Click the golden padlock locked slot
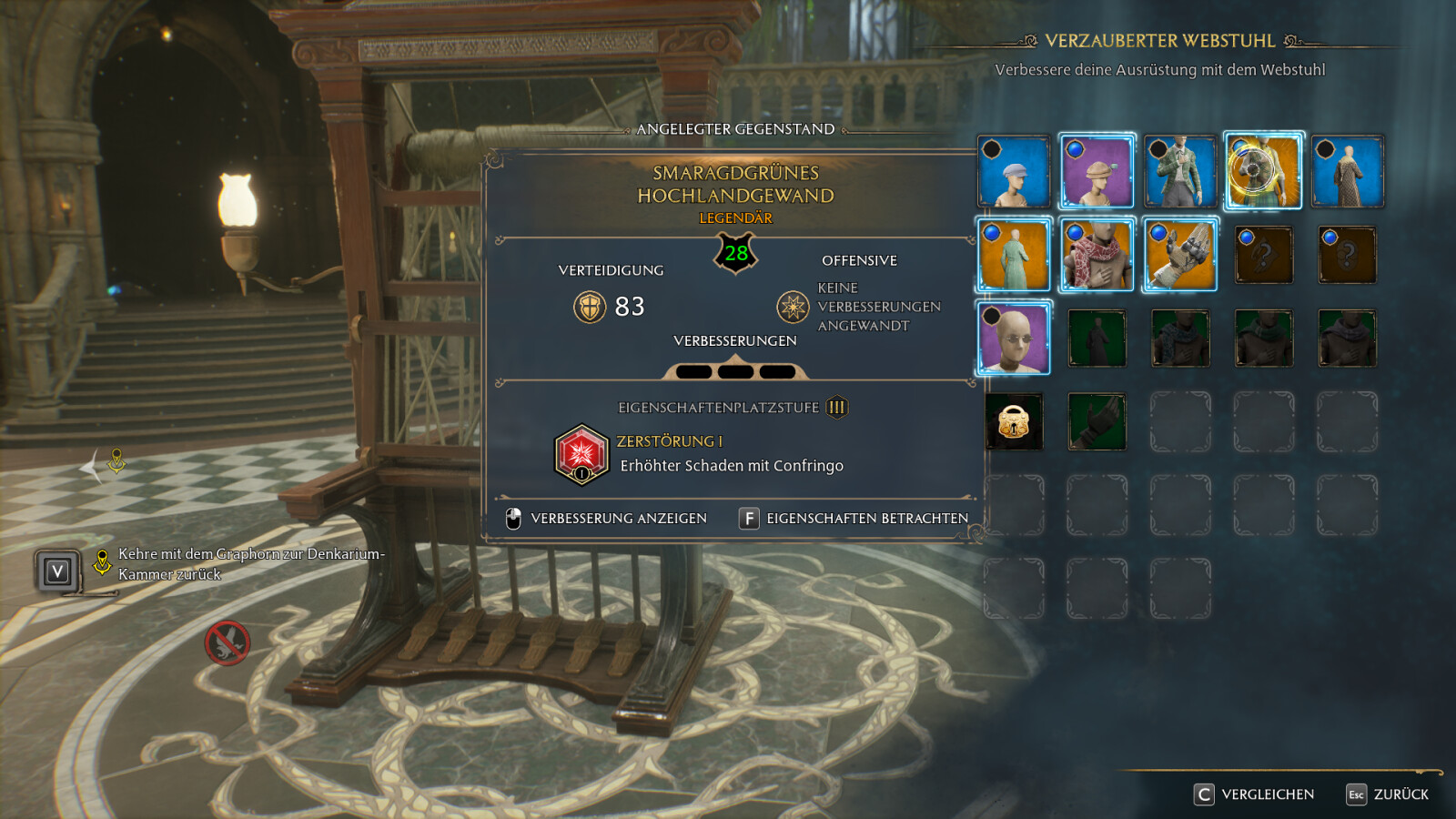1456x819 pixels. (x=1014, y=421)
